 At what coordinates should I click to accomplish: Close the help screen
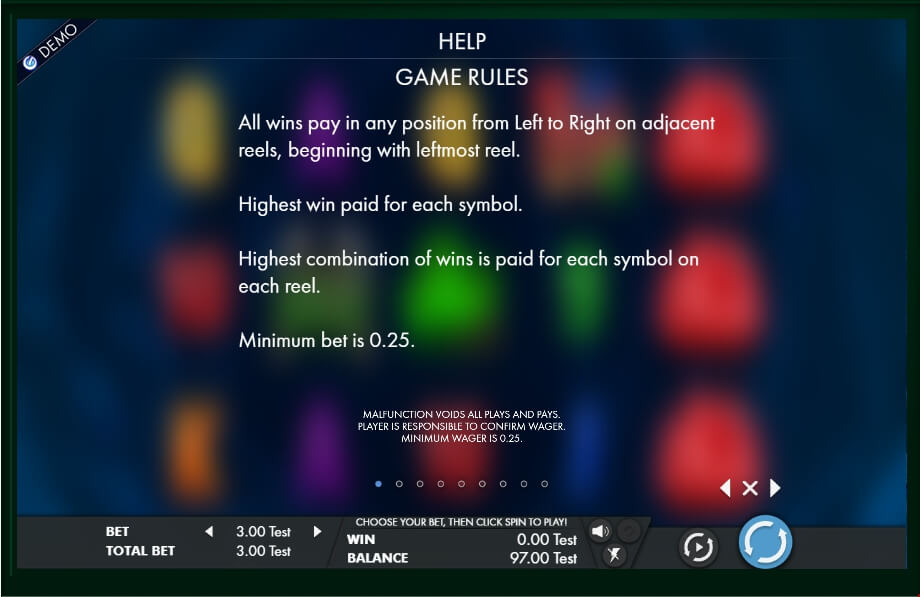pyautogui.click(x=750, y=488)
